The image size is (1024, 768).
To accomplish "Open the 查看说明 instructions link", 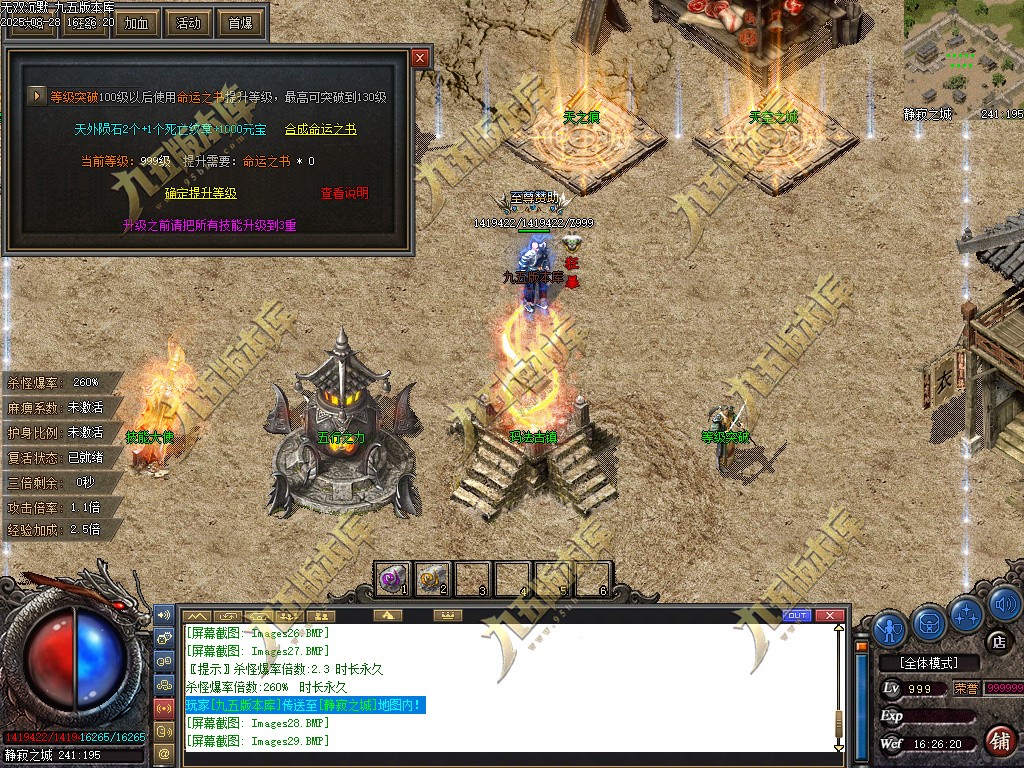I will click(x=344, y=193).
